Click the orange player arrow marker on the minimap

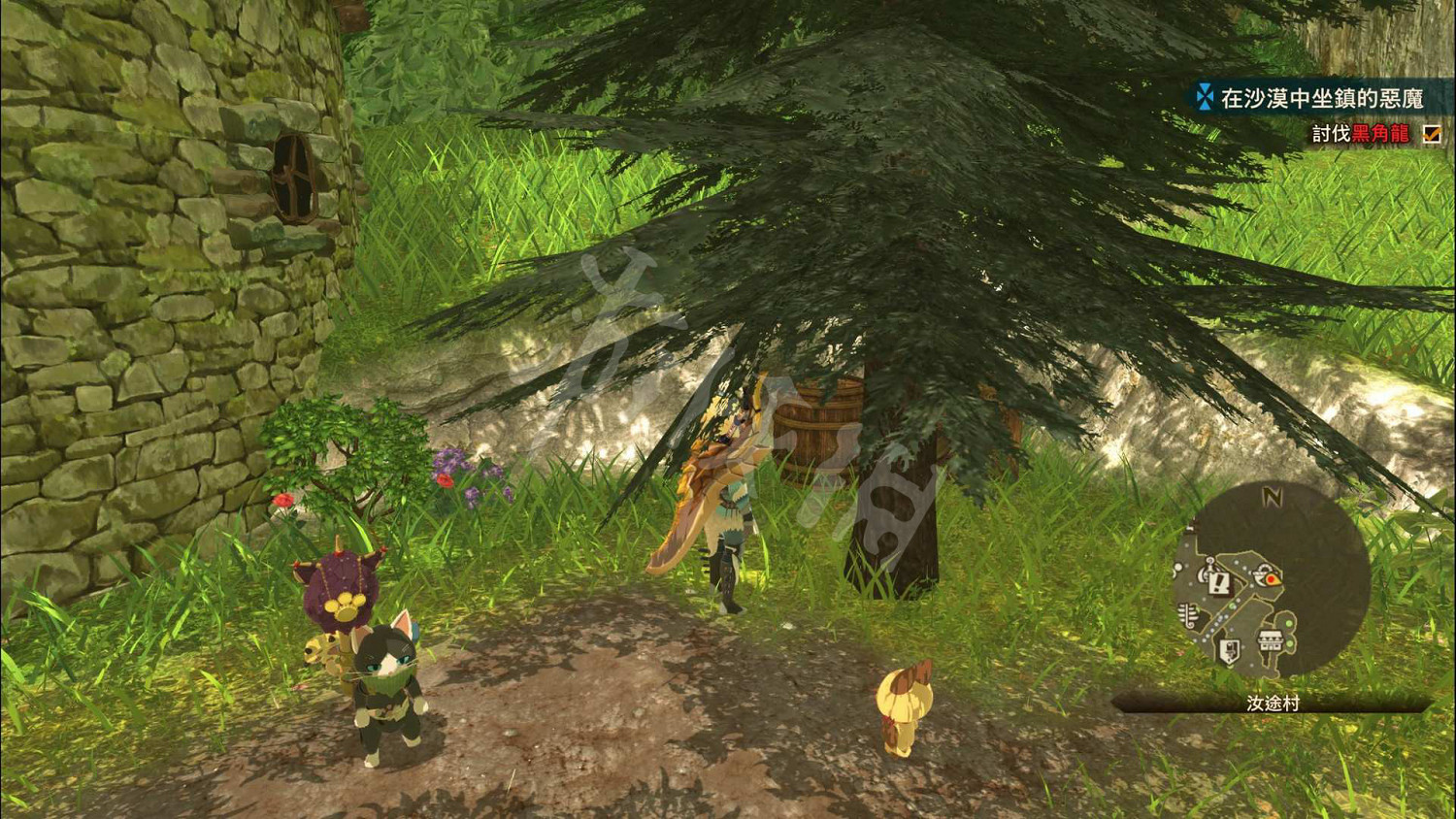point(1271,578)
